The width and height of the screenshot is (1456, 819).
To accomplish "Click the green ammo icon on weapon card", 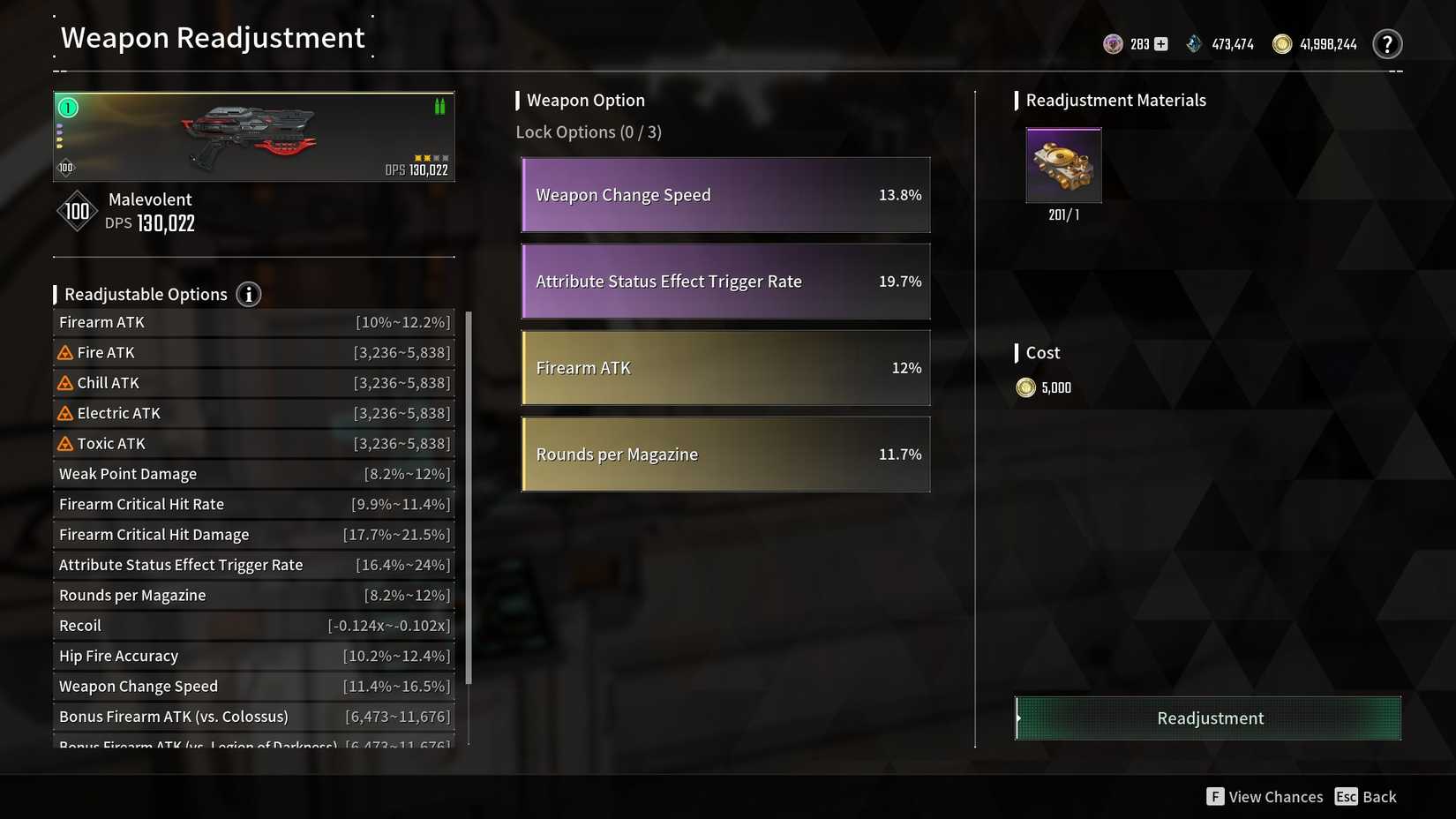I will click(439, 106).
